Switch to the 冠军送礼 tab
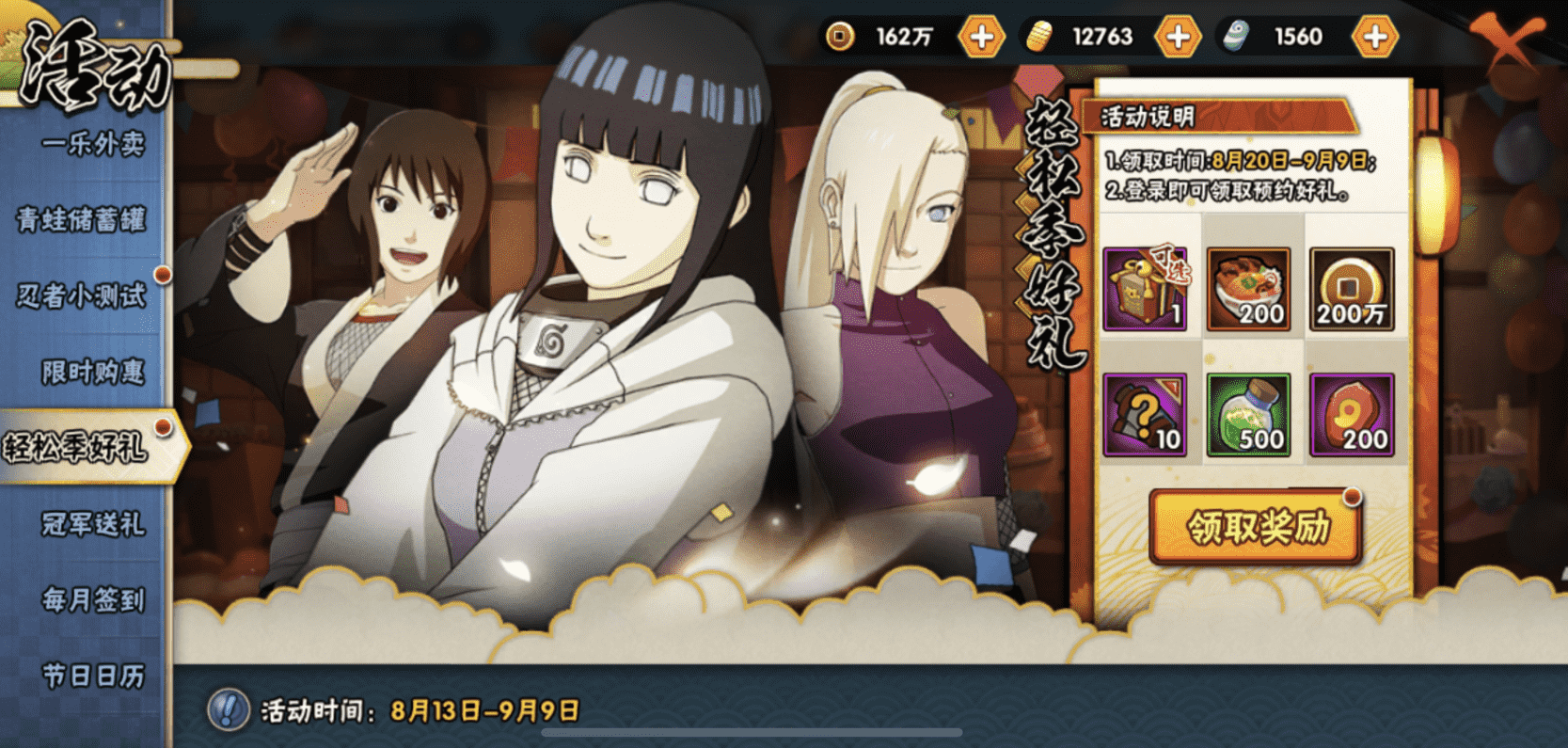The width and height of the screenshot is (1568, 748). click(92, 523)
